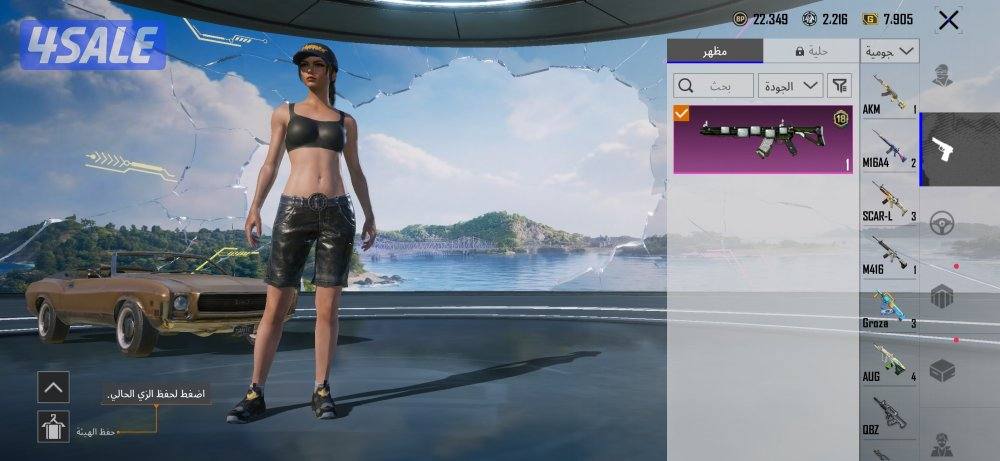Select the M16A4 weapon entry
1000x461 pixels.
889,148
